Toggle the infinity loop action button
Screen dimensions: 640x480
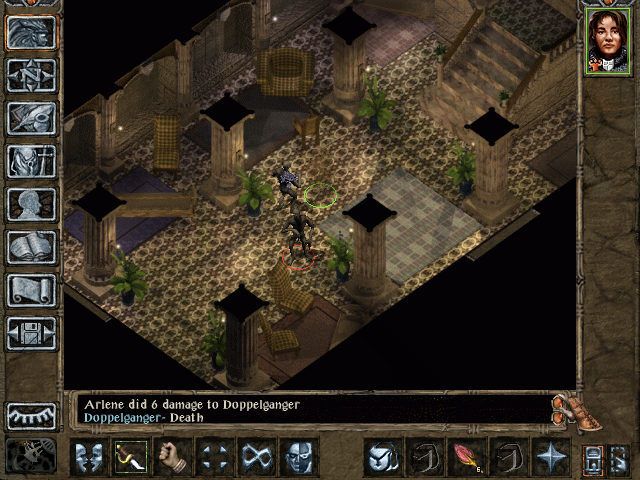(x=257, y=458)
